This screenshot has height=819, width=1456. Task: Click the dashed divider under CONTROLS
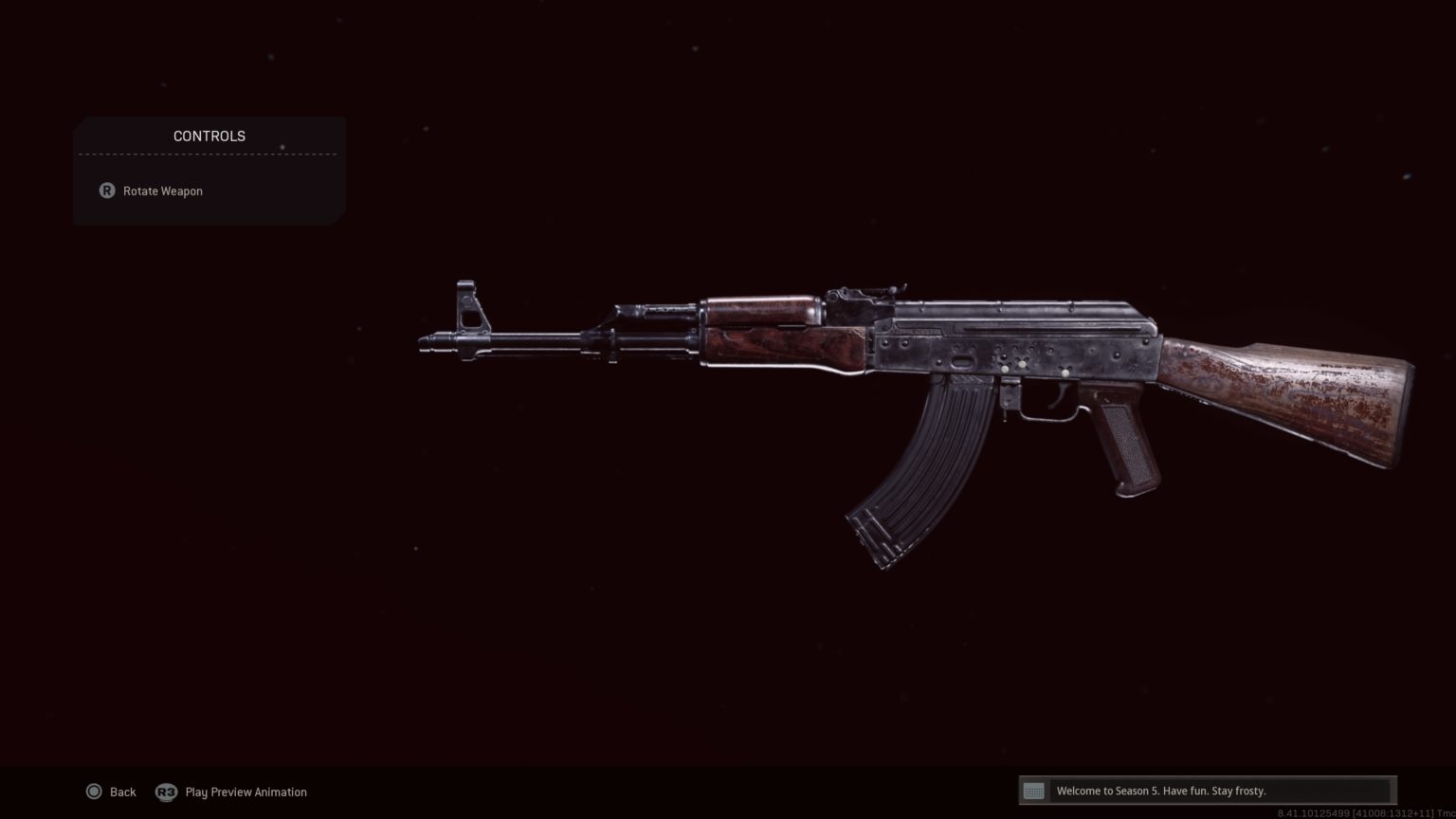pos(209,155)
